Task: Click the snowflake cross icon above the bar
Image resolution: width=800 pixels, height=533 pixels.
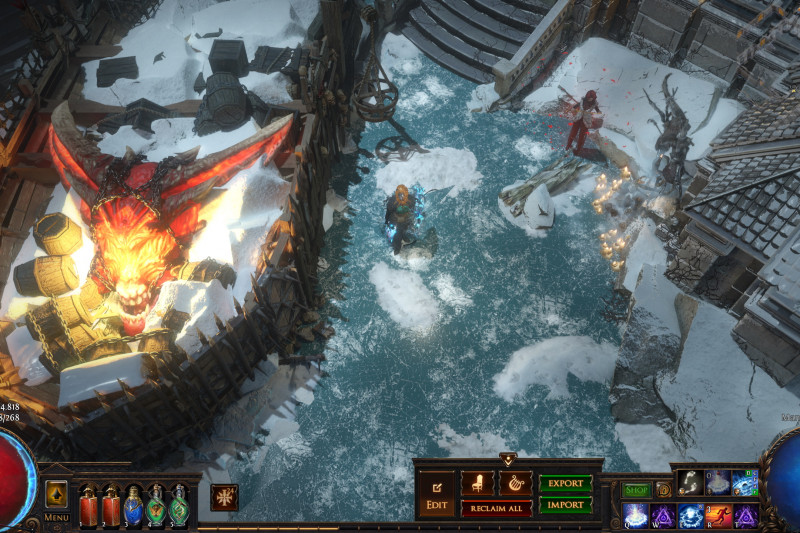Action: pos(224,497)
